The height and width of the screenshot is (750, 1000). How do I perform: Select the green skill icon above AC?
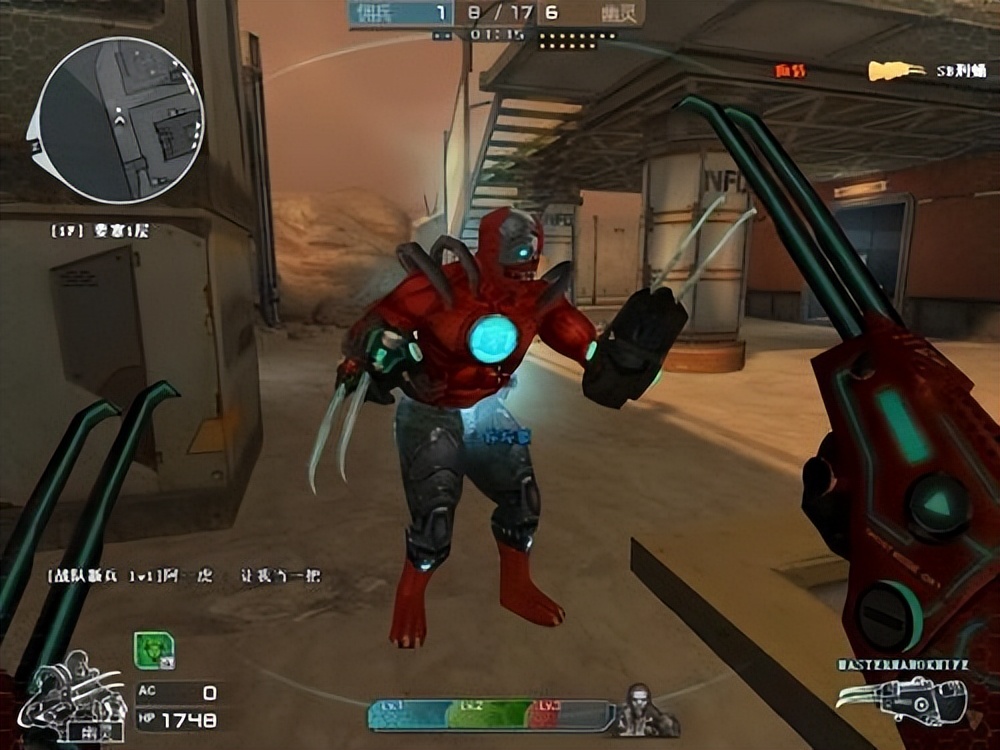[154, 651]
